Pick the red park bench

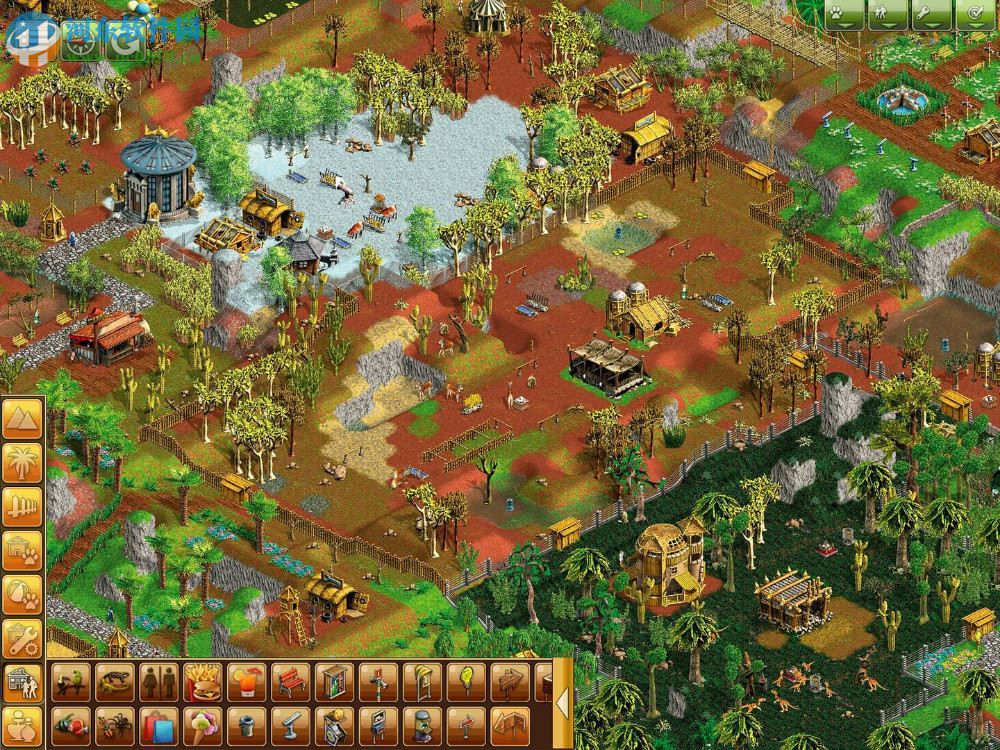tap(288, 682)
